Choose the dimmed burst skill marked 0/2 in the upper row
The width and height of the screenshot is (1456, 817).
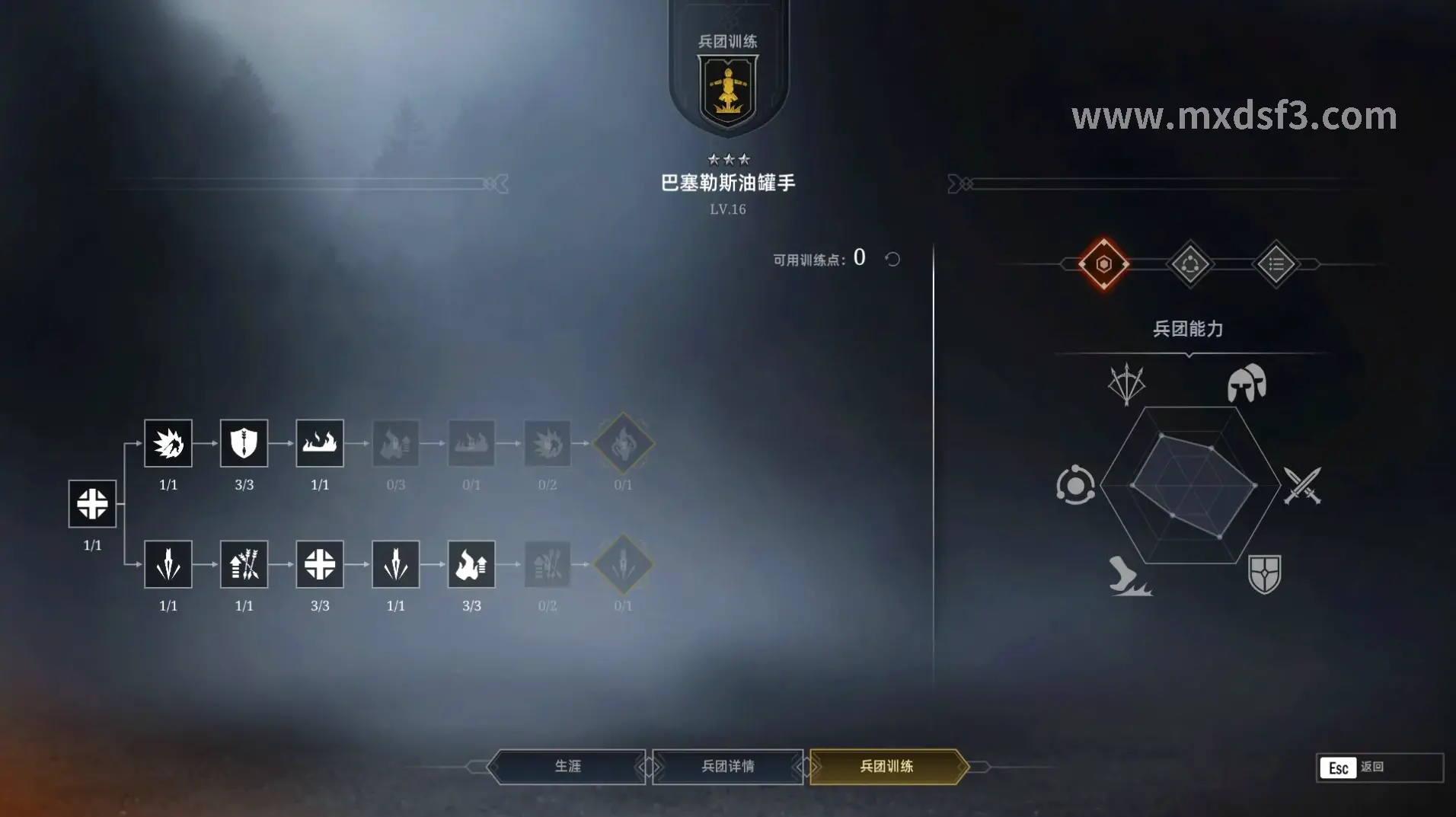point(548,443)
